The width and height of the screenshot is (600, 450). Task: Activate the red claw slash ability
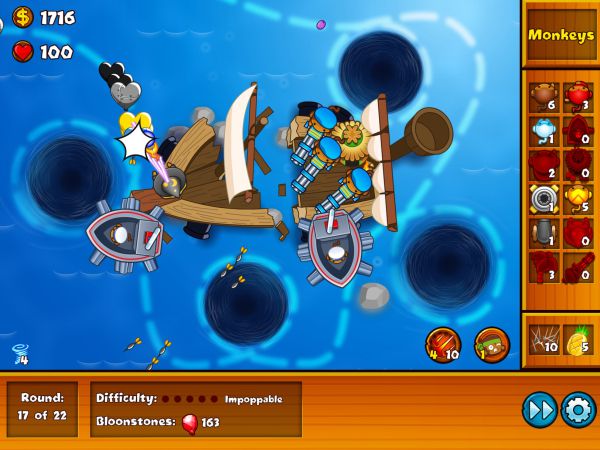point(443,345)
